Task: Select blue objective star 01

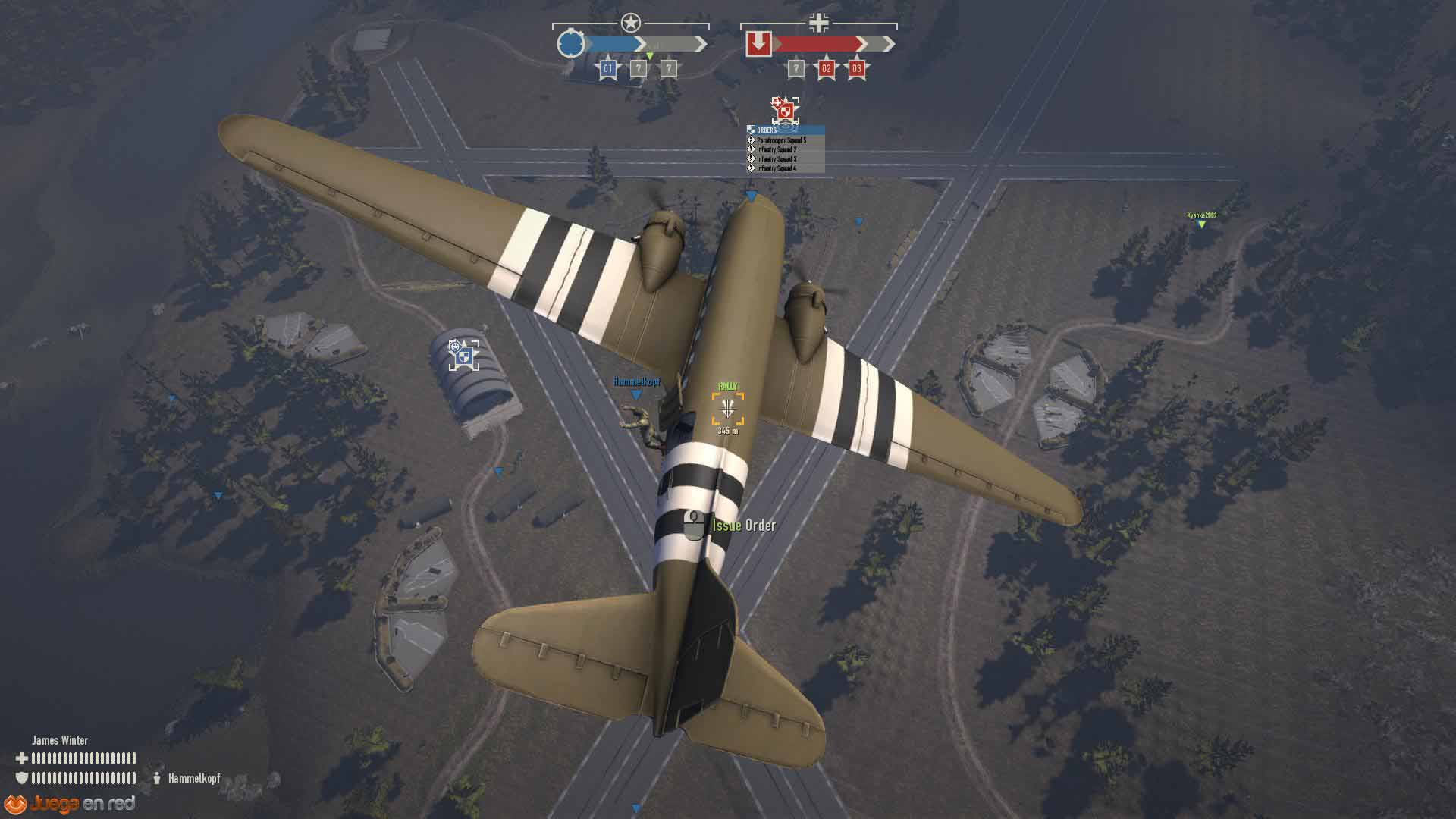Action: (x=607, y=68)
